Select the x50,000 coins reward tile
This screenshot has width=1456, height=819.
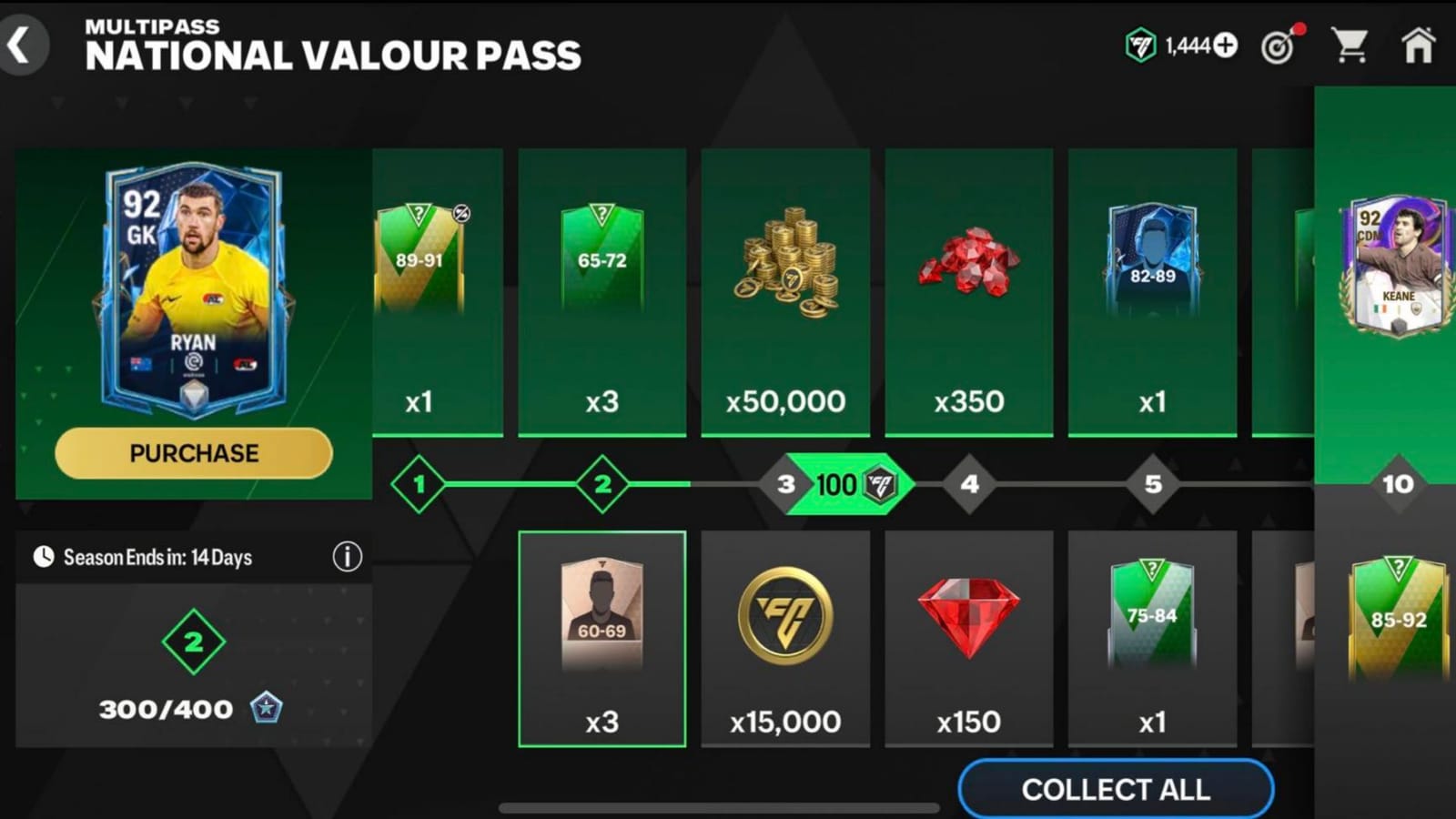point(784,291)
